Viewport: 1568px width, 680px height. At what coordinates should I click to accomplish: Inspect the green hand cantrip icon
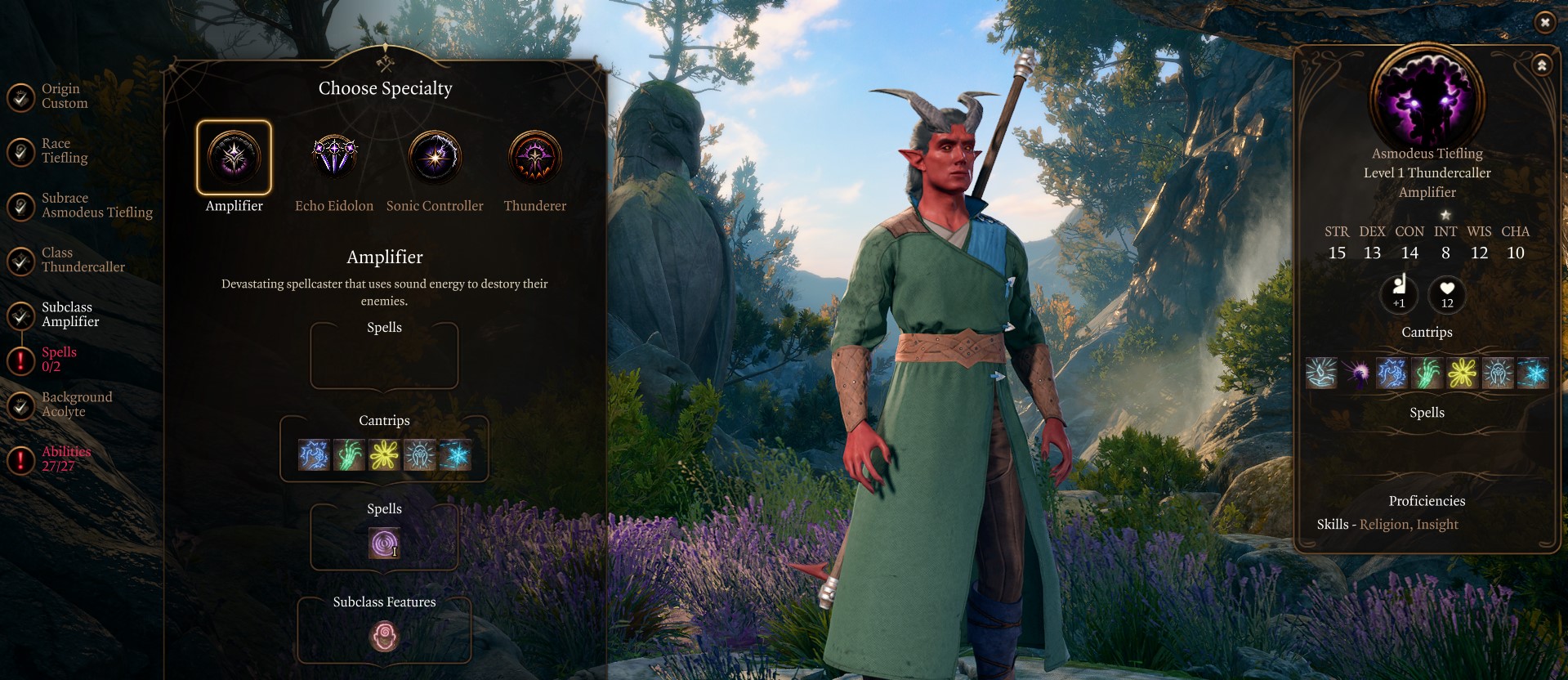349,455
